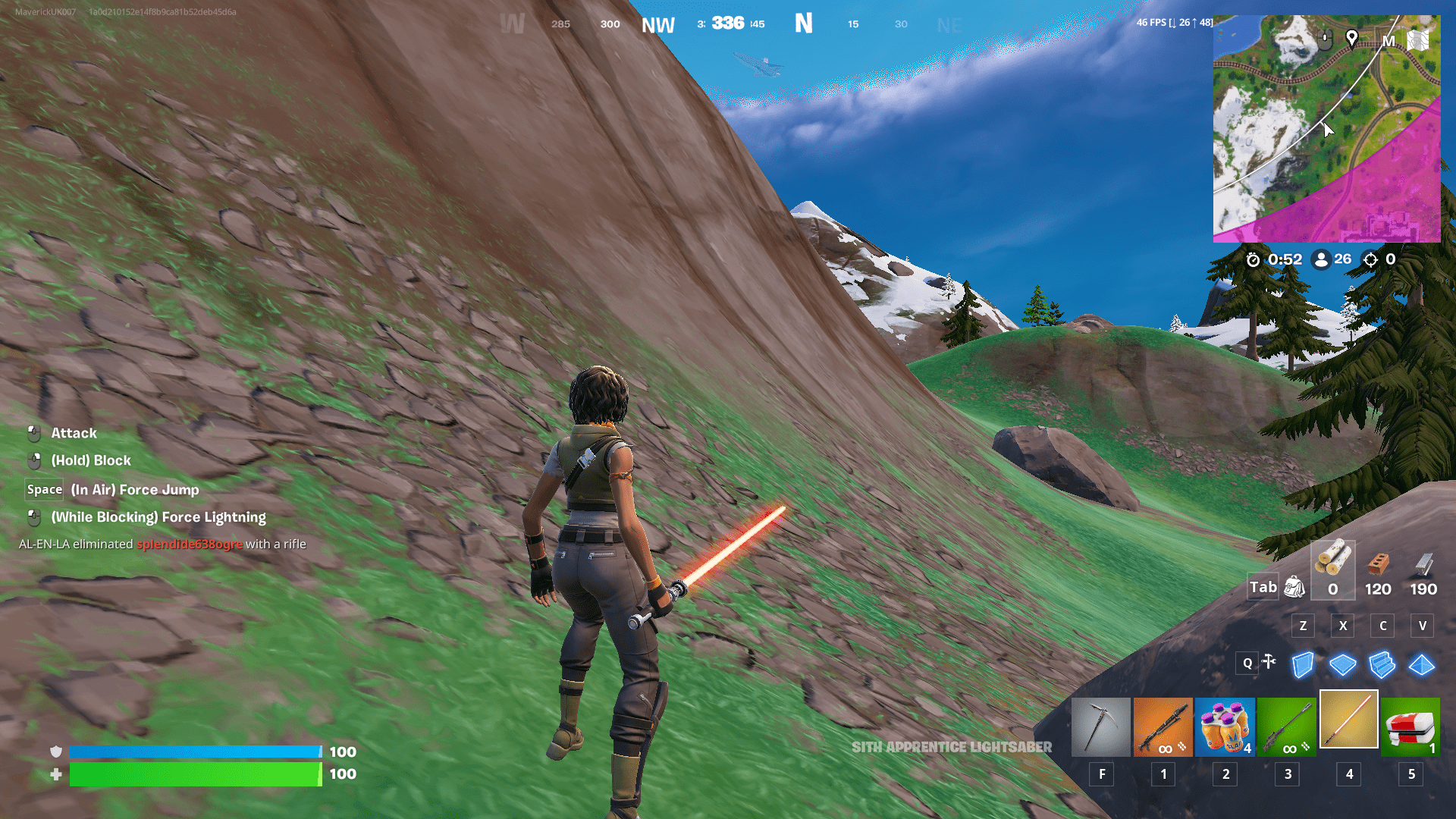
Task: Click the map marker pin icon
Action: (x=1351, y=38)
